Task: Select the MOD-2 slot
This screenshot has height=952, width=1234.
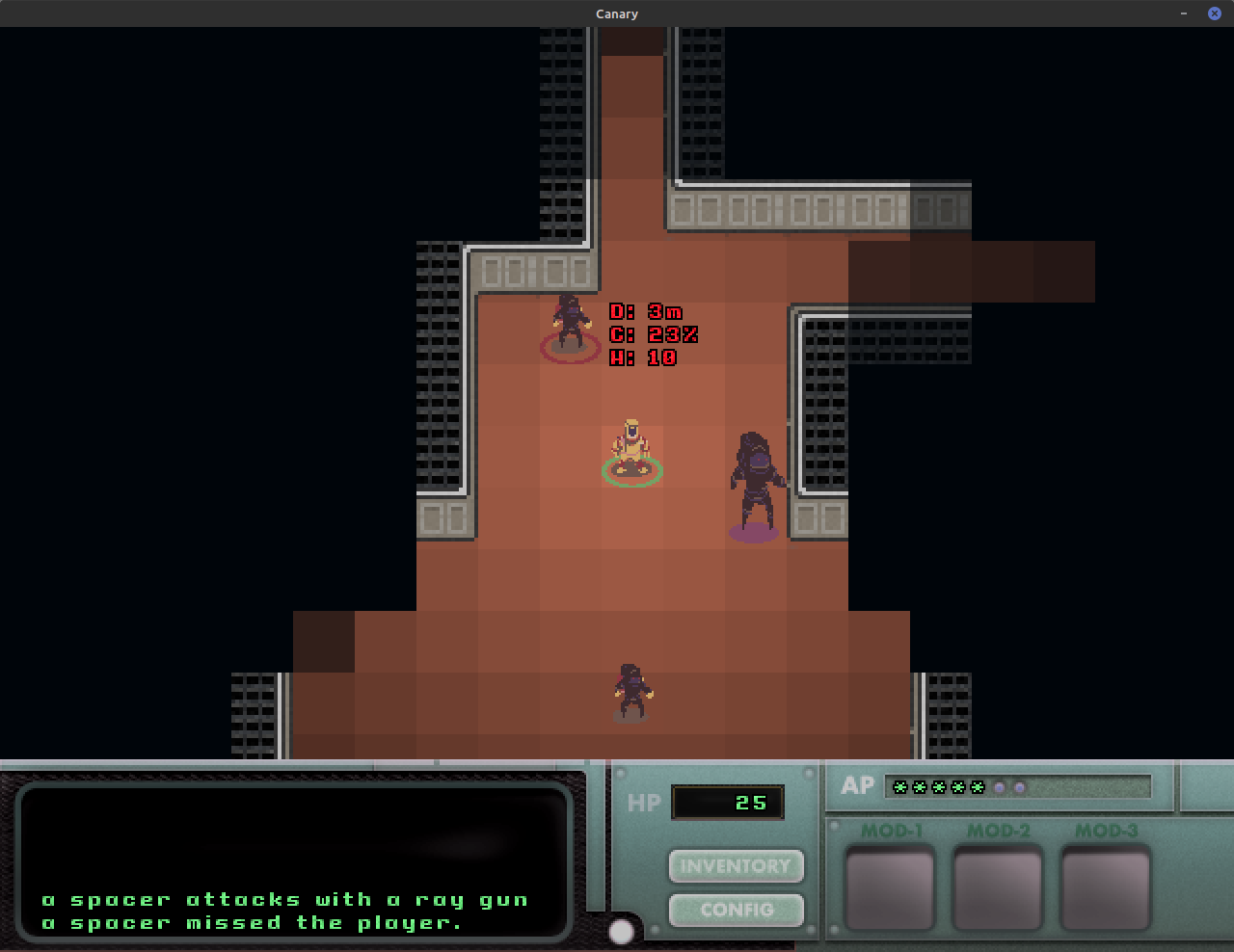Action: pyautogui.click(x=998, y=886)
